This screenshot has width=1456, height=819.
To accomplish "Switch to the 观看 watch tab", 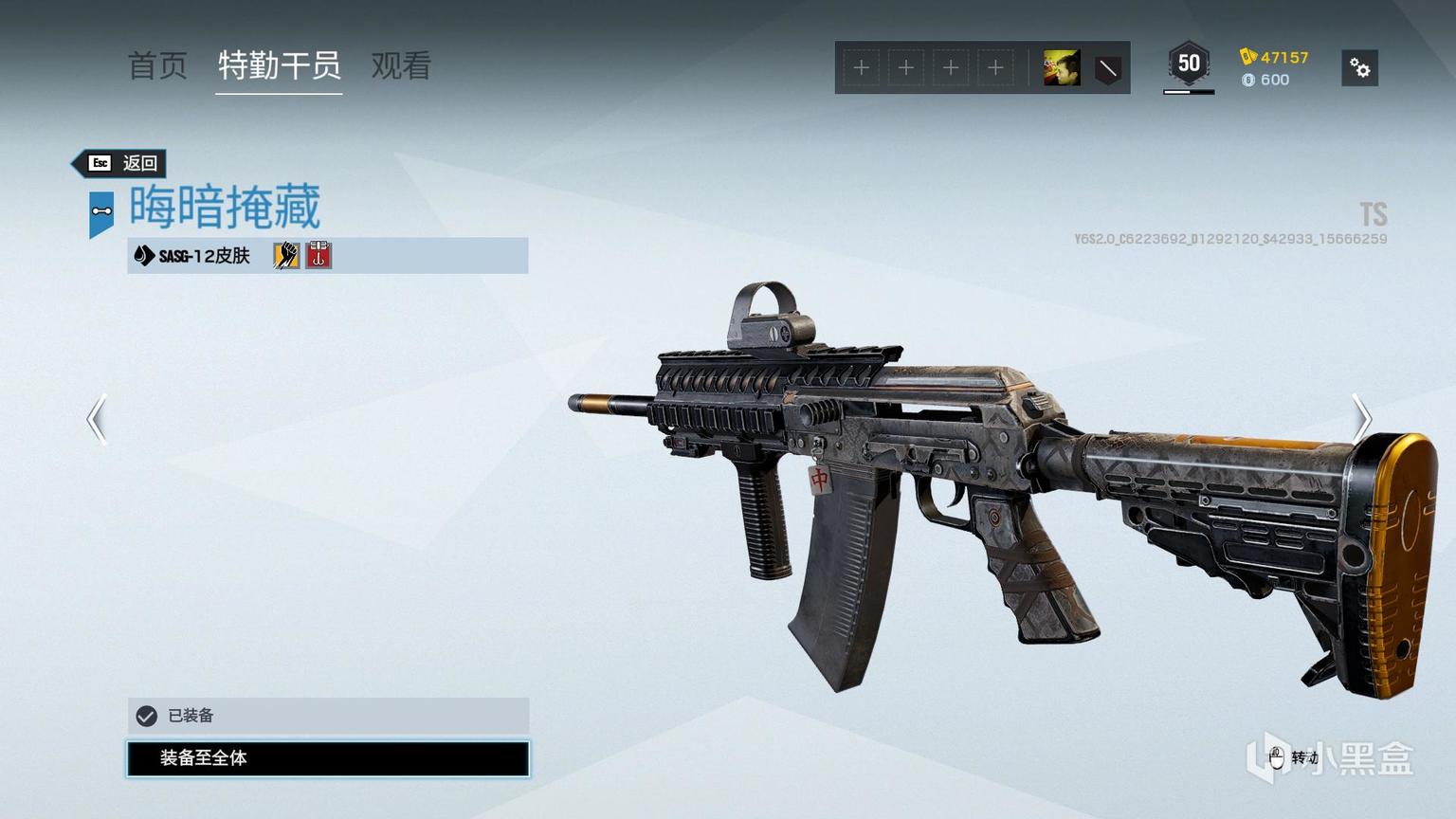I will point(401,65).
